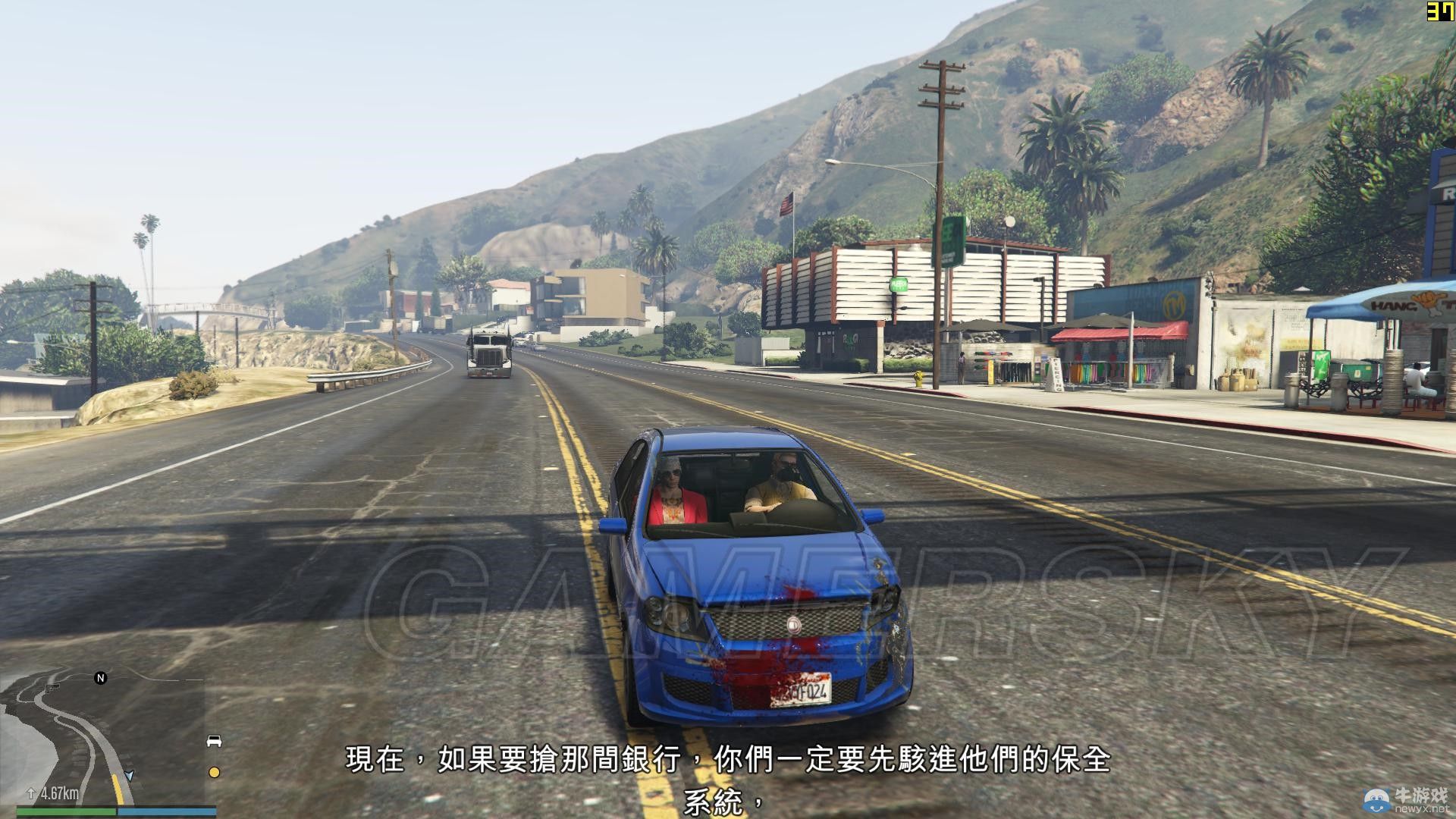Viewport: 1456px width, 819px height.
Task: Toggle the blue armor bar below the minimap
Action: [x=166, y=812]
